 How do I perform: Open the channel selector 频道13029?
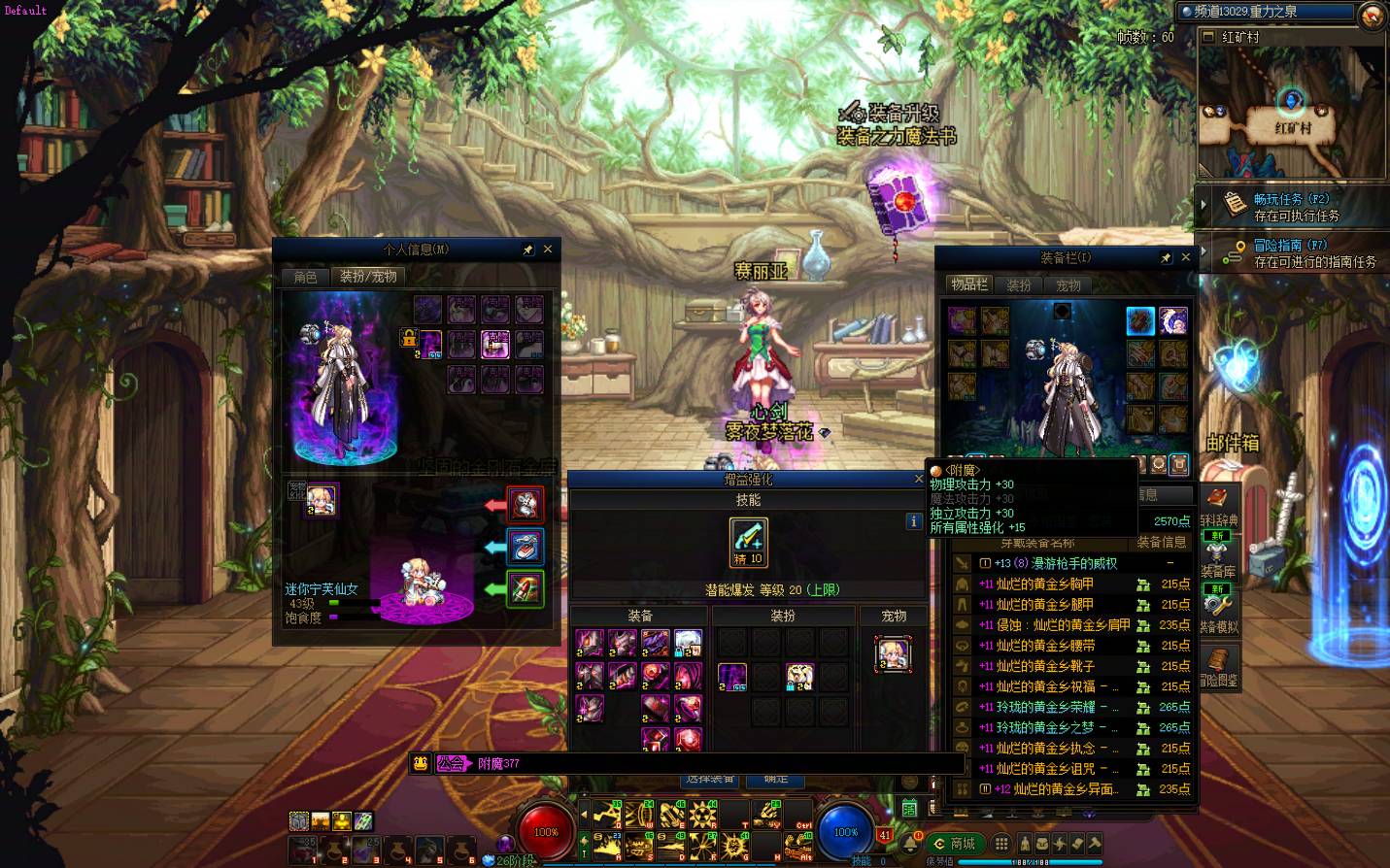[1265, 12]
